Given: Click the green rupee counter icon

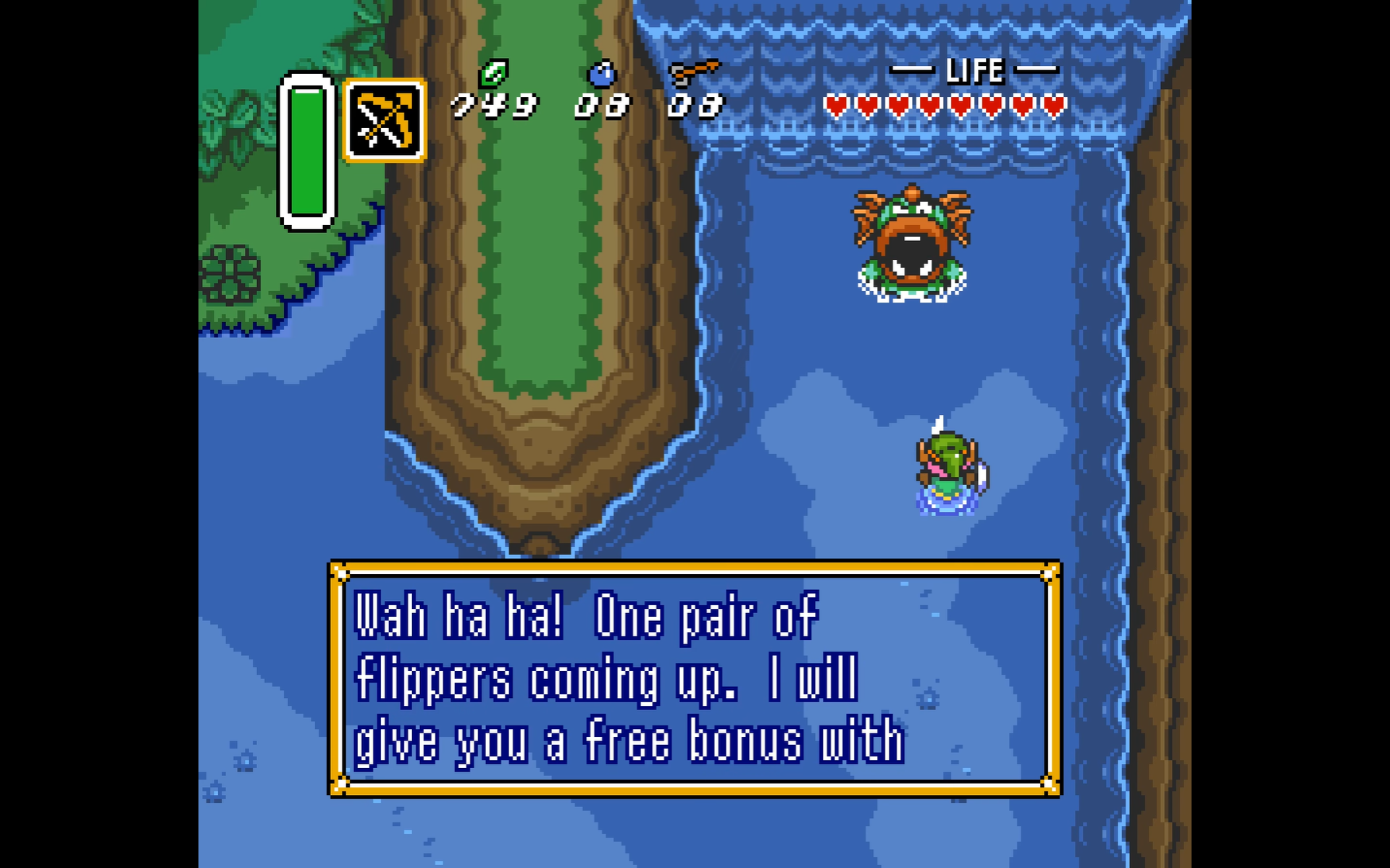Looking at the screenshot, I should tap(494, 73).
